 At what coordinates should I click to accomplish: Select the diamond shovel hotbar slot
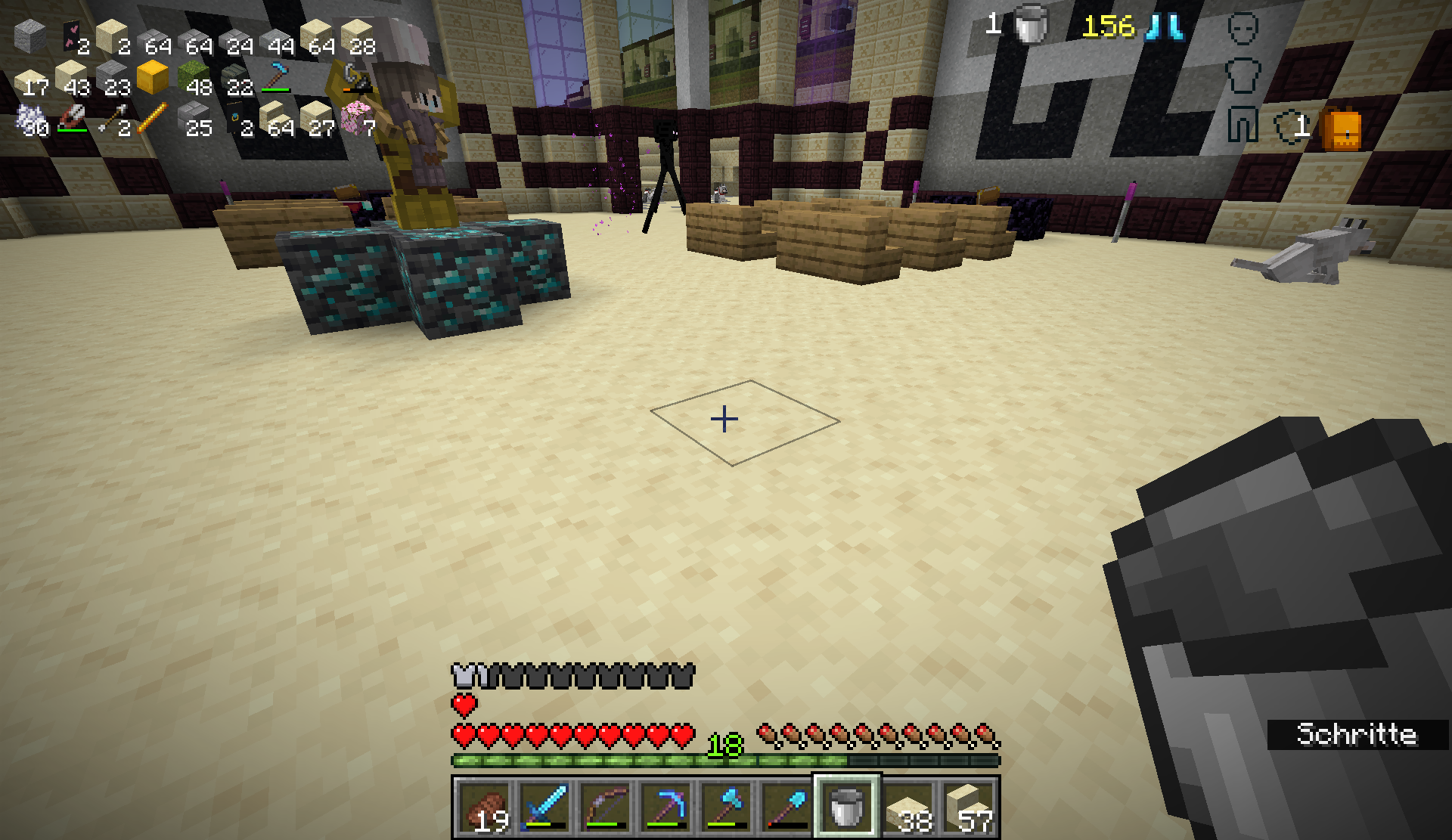pyautogui.click(x=786, y=807)
